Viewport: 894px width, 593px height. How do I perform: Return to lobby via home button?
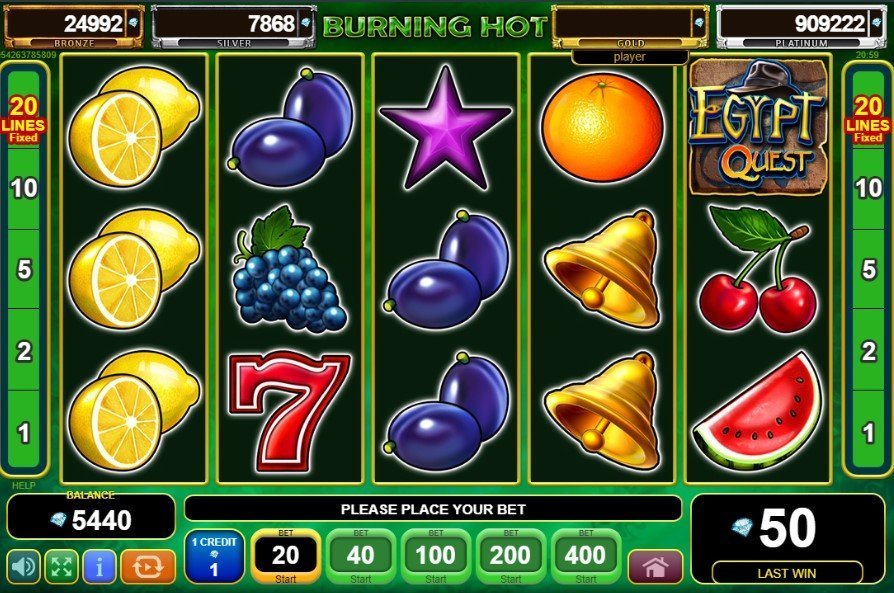[655, 567]
